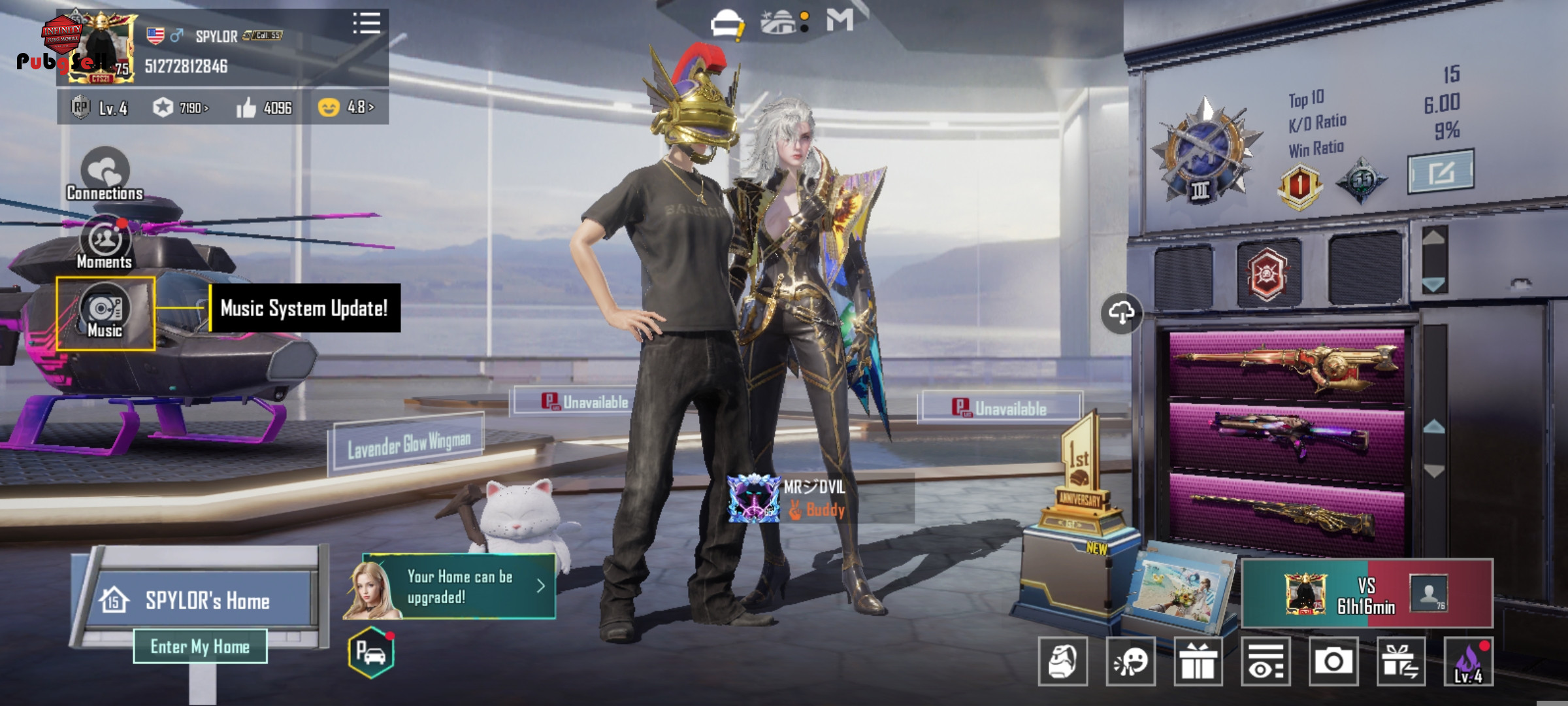Give a like via thumbs-up icon
Image resolution: width=1568 pixels, height=706 pixels.
pyautogui.click(x=246, y=107)
